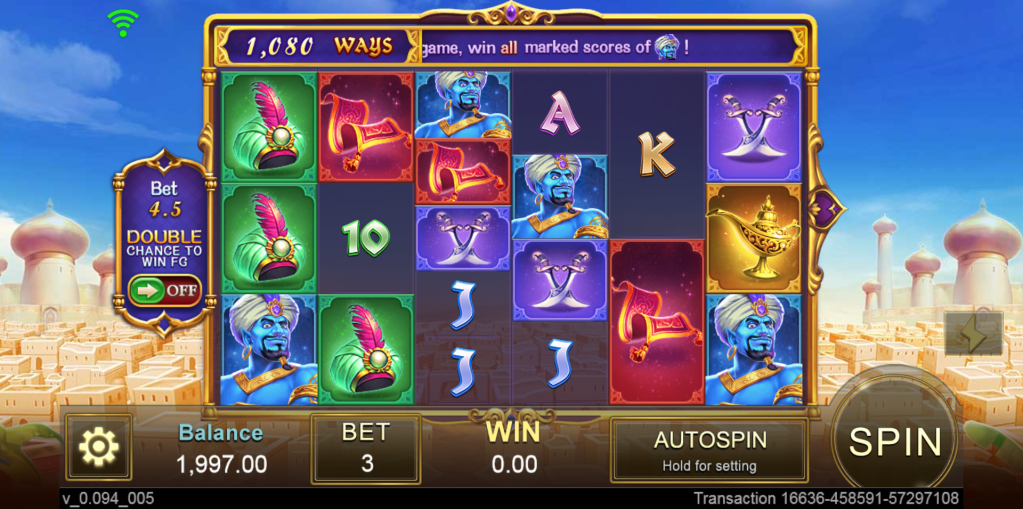1023x509 pixels.
Task: Enable turbo mode with lightning bolt icon
Action: (973, 335)
